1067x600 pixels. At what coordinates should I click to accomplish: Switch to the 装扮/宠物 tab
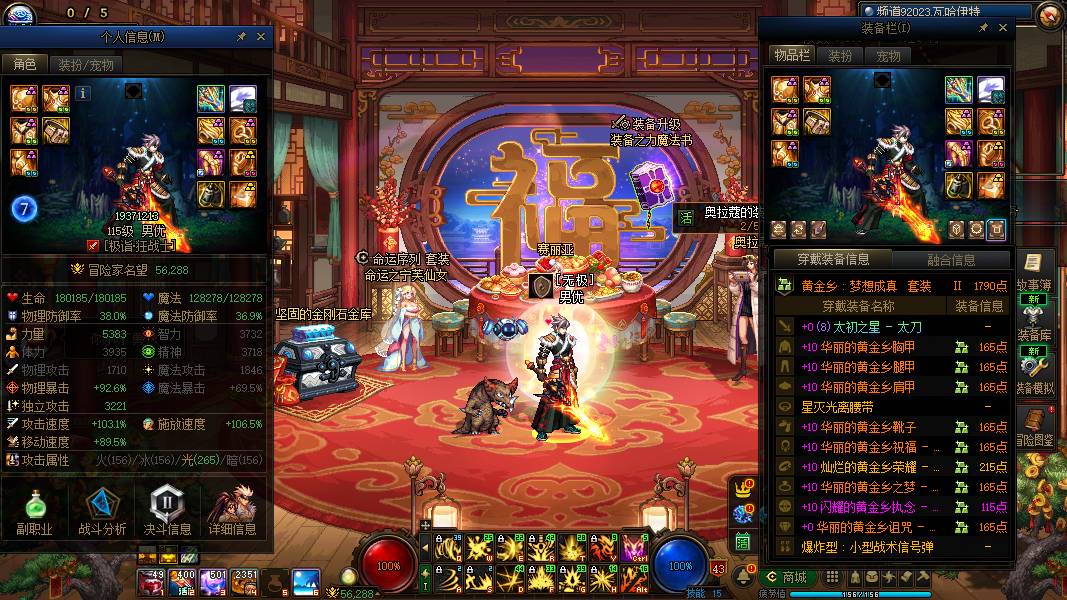[x=85, y=64]
